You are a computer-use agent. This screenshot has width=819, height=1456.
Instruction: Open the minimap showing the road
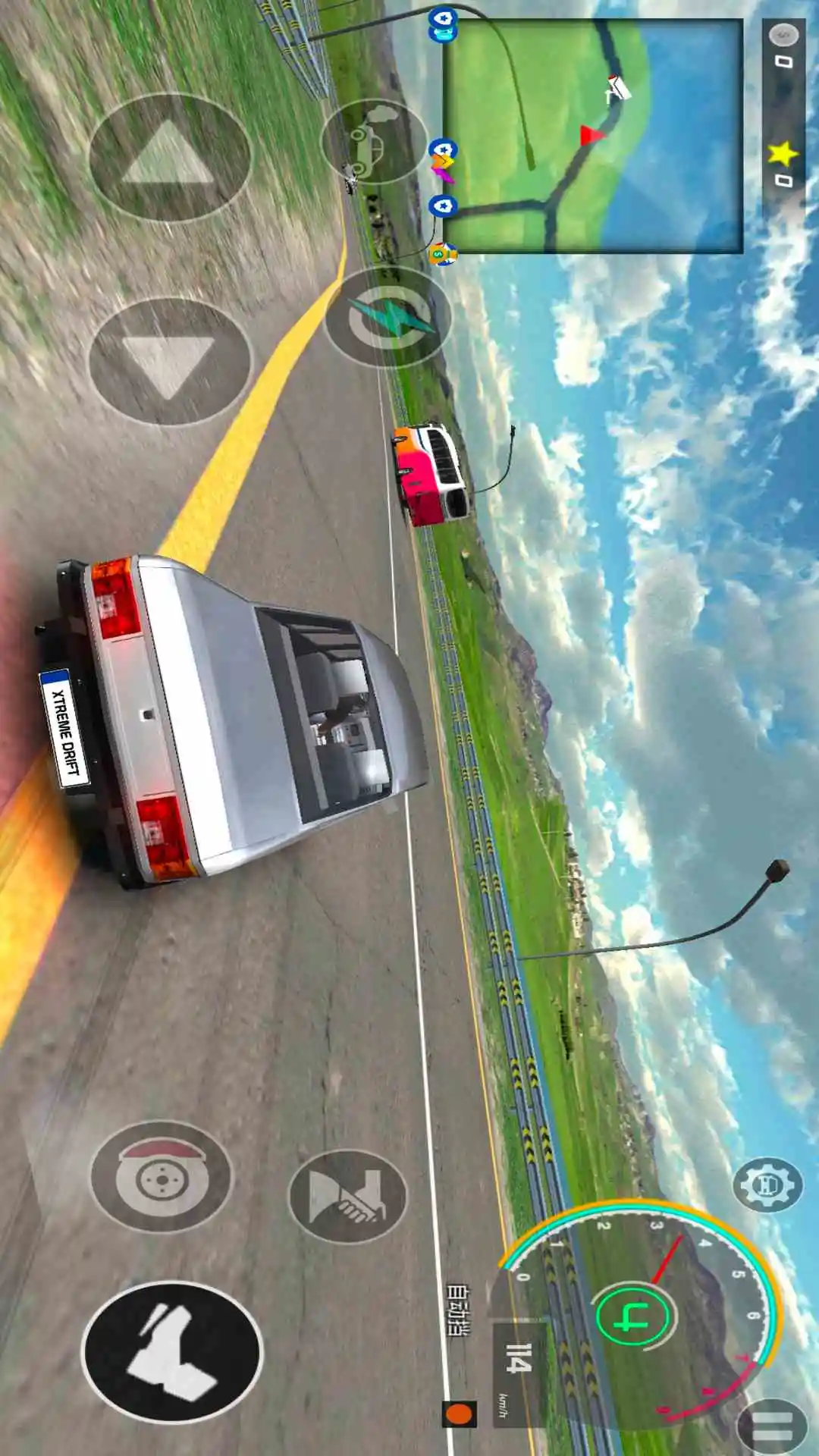point(592,136)
